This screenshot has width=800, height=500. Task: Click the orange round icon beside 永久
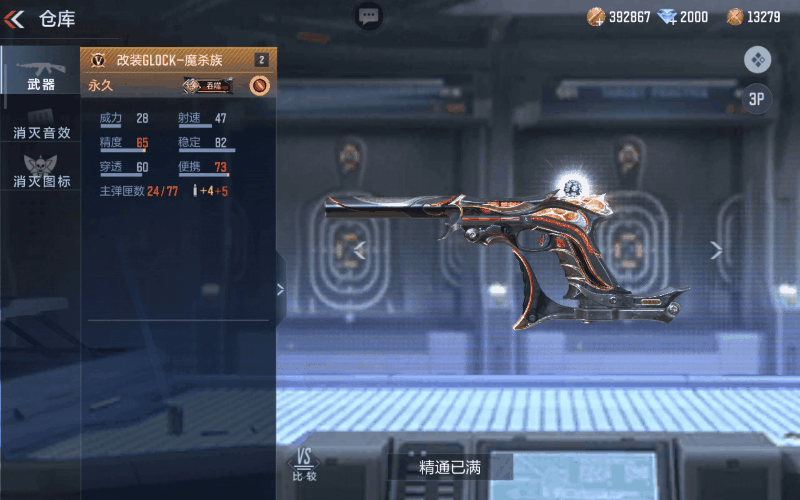point(259,86)
